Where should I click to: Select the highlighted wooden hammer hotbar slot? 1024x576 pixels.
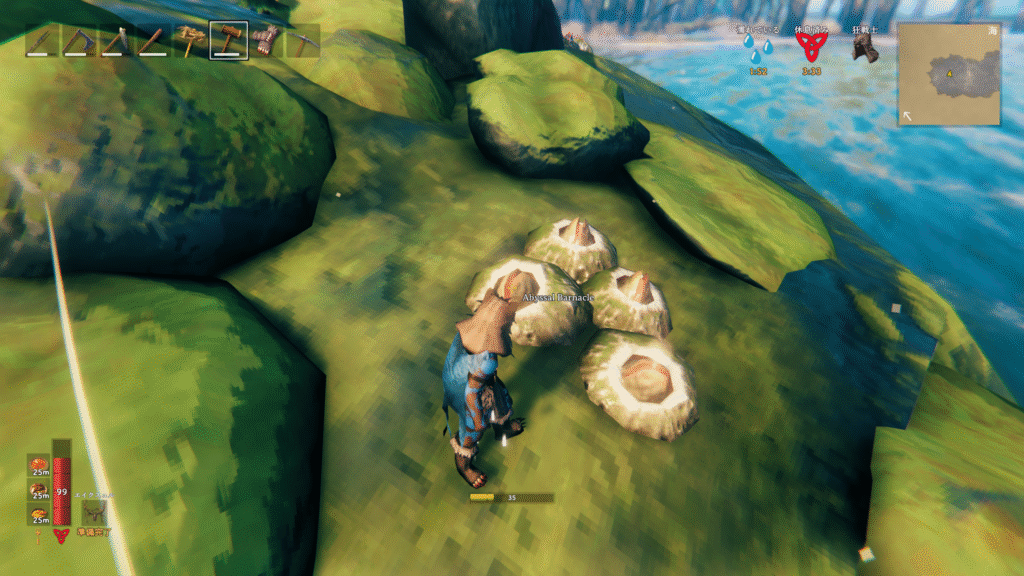point(229,41)
